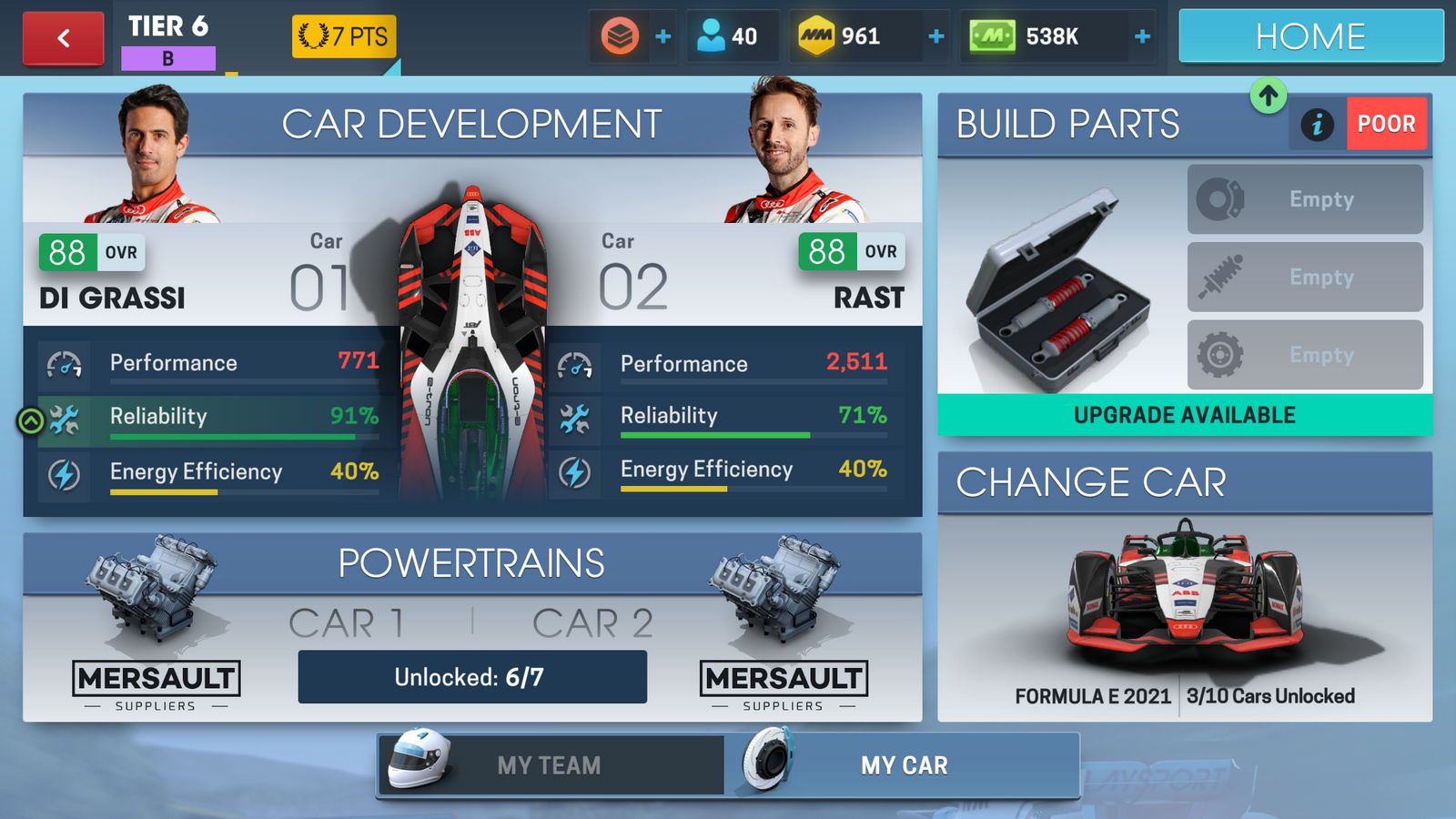Open the empty gearbox slot in Build Parts
Image resolution: width=1456 pixels, height=819 pixels.
pyautogui.click(x=1305, y=355)
